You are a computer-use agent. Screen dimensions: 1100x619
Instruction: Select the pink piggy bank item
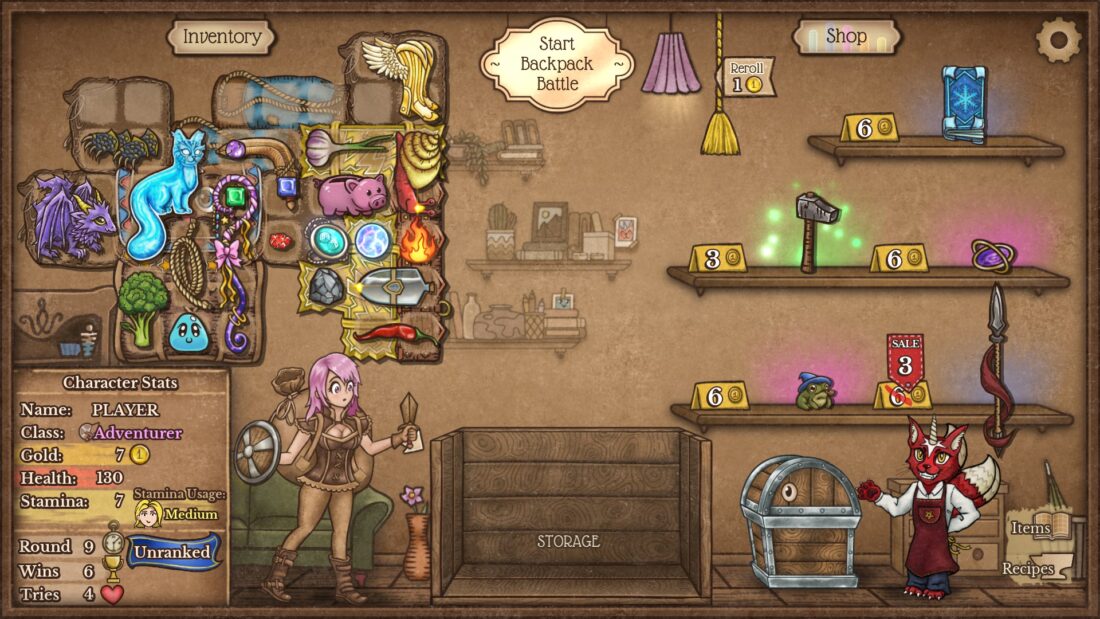351,192
